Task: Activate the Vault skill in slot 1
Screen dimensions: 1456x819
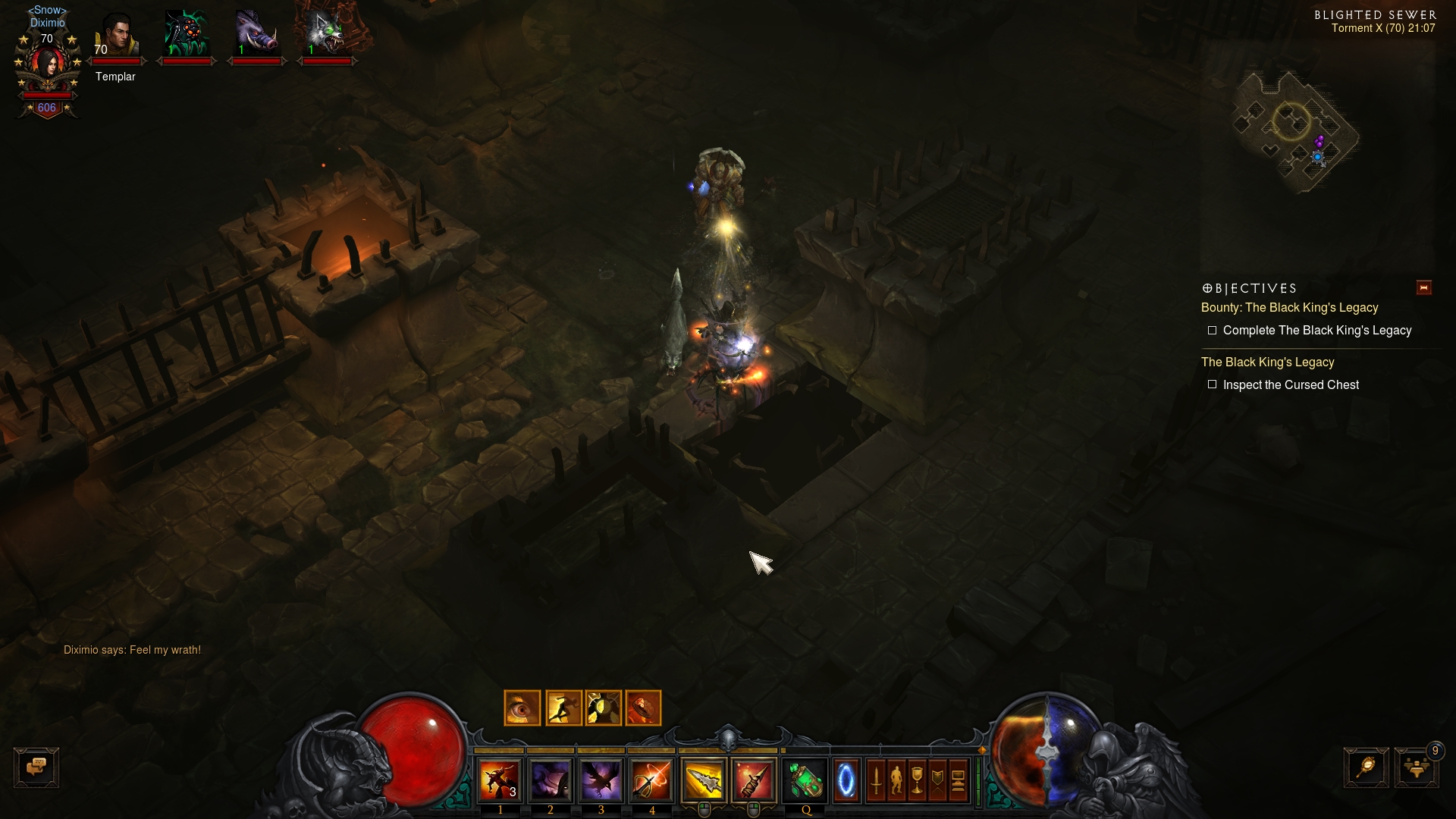Action: pos(500,780)
